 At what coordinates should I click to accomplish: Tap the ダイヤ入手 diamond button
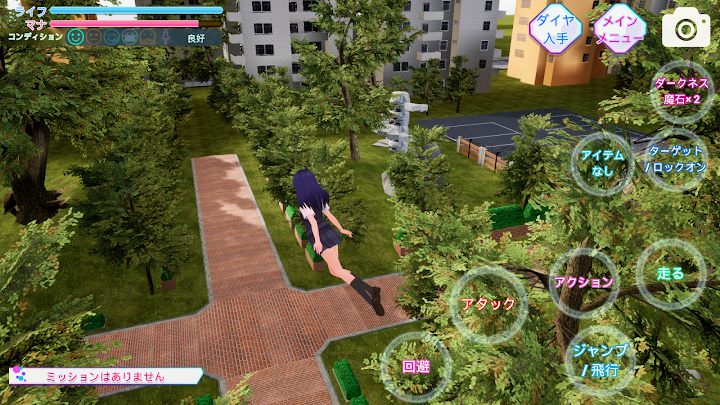555,29
